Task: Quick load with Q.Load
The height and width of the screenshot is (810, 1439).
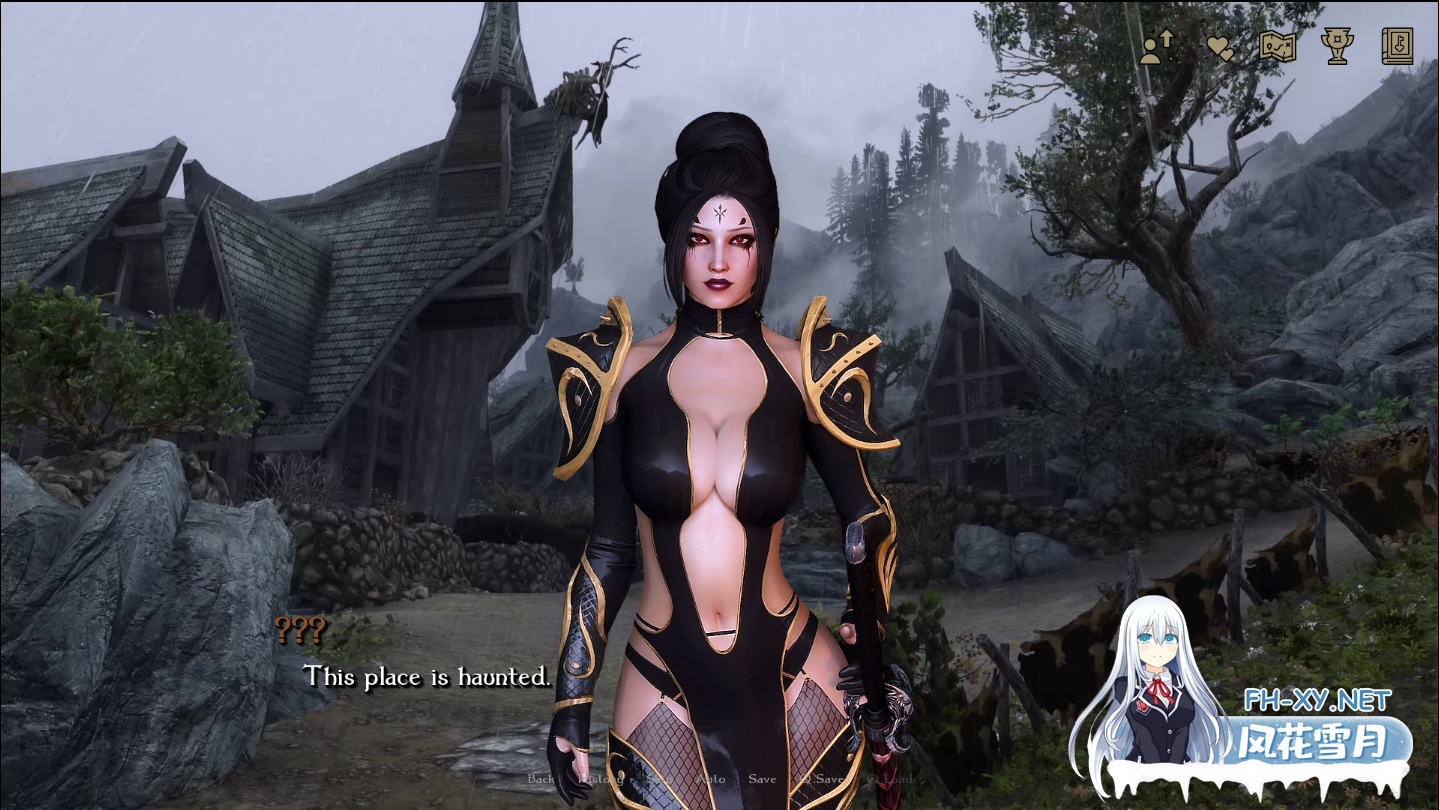Action: [890, 779]
